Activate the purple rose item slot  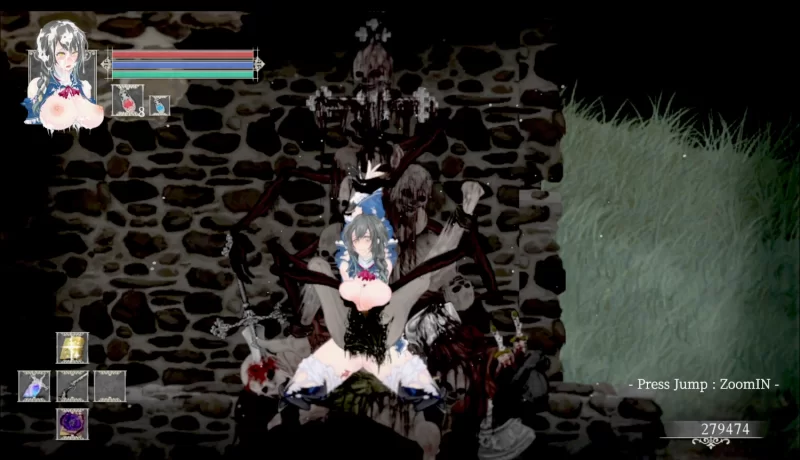click(72, 423)
